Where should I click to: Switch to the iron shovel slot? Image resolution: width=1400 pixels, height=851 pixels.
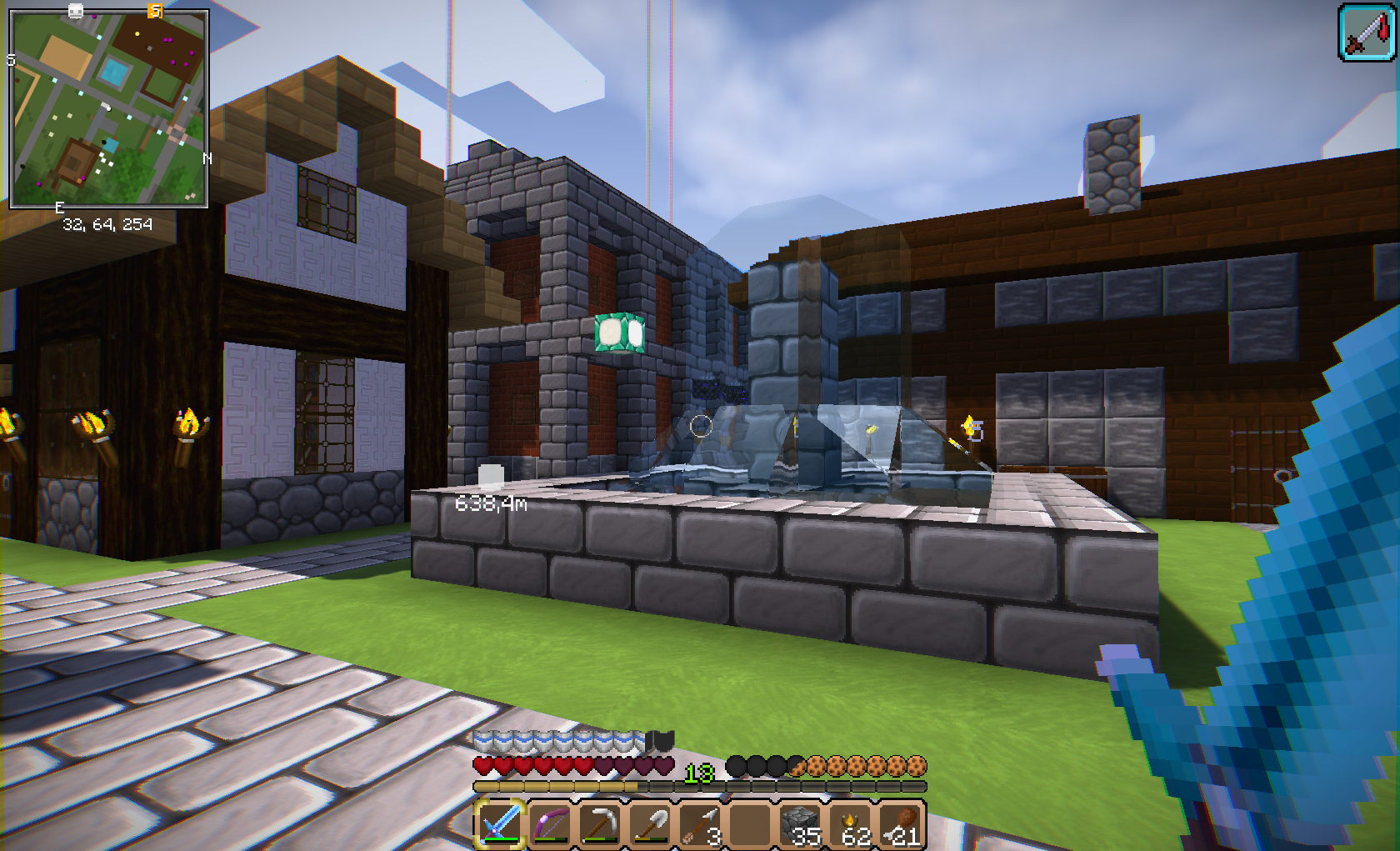pos(650,823)
